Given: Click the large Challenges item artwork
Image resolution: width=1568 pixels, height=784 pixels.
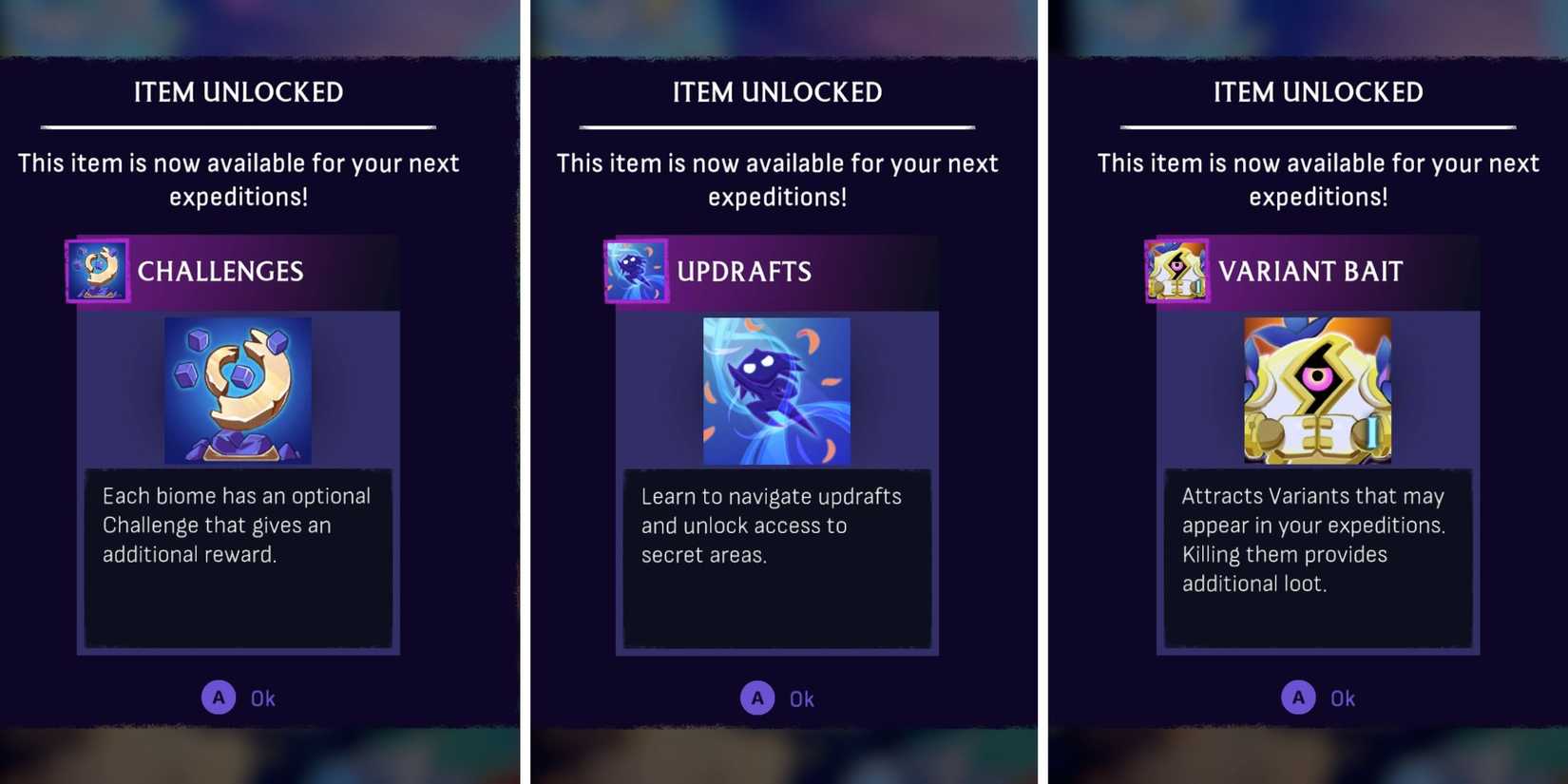Looking at the screenshot, I should pyautogui.click(x=238, y=390).
